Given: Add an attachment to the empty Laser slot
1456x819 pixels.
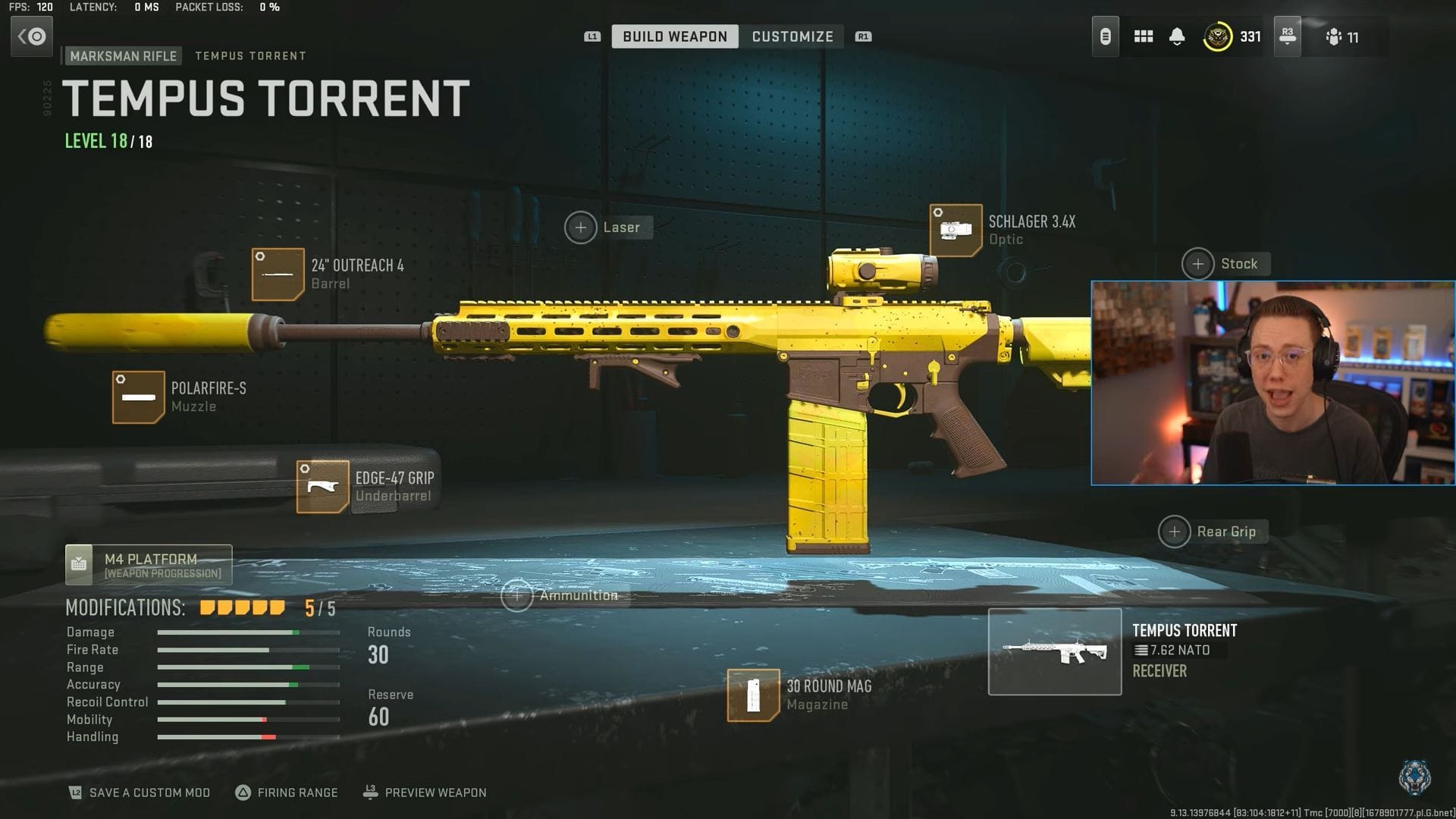Looking at the screenshot, I should (581, 227).
